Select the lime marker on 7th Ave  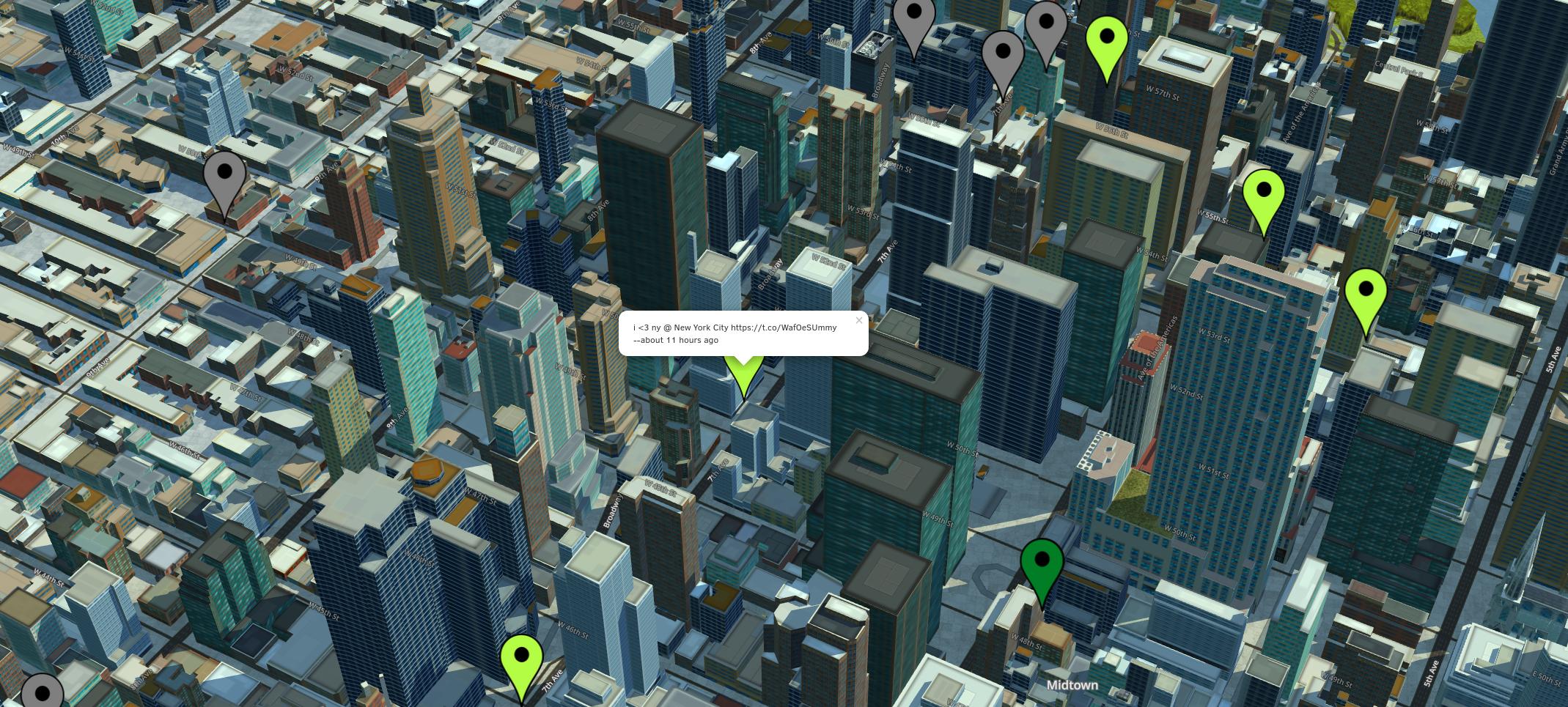click(x=521, y=661)
